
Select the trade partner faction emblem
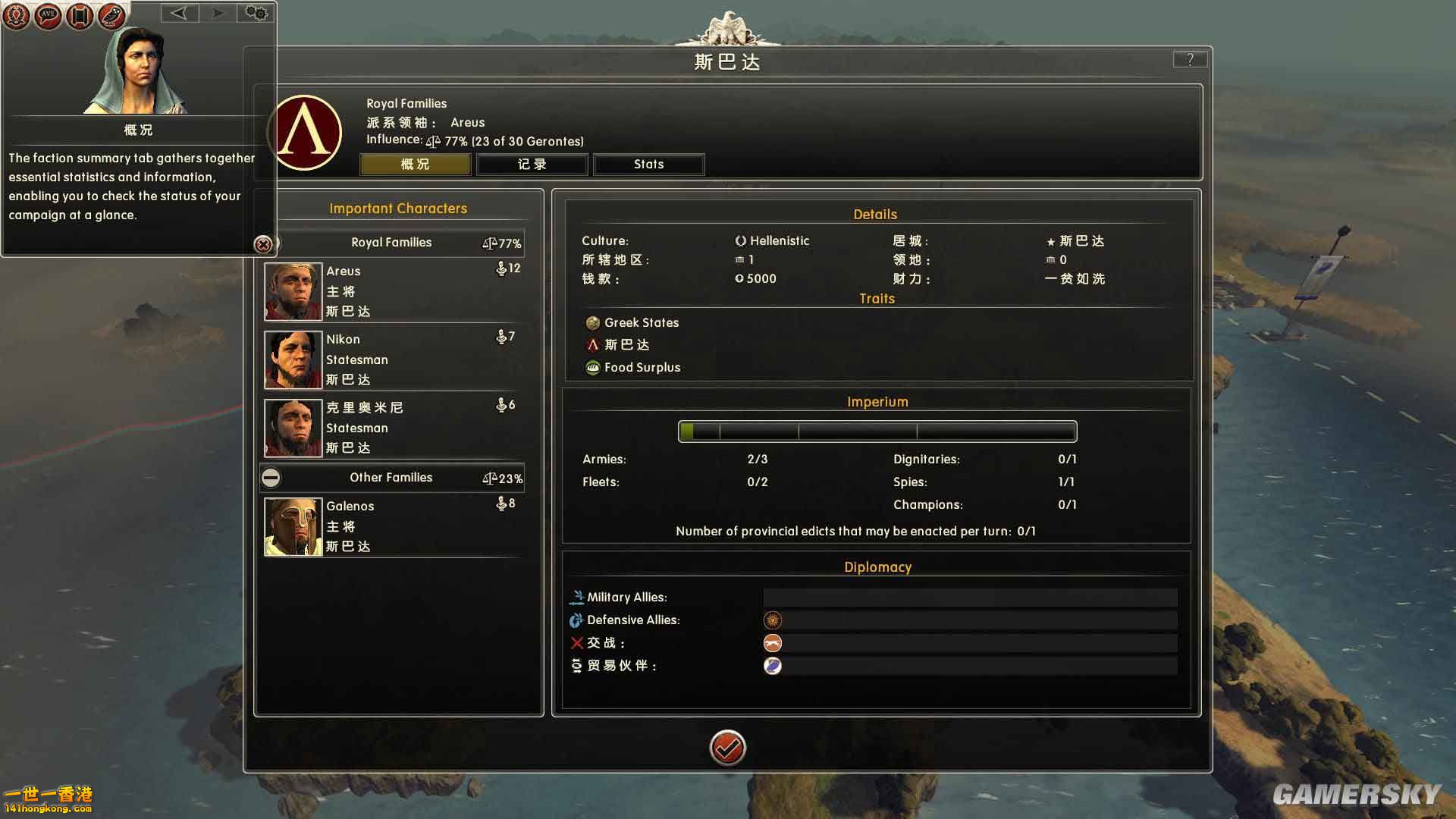click(772, 666)
